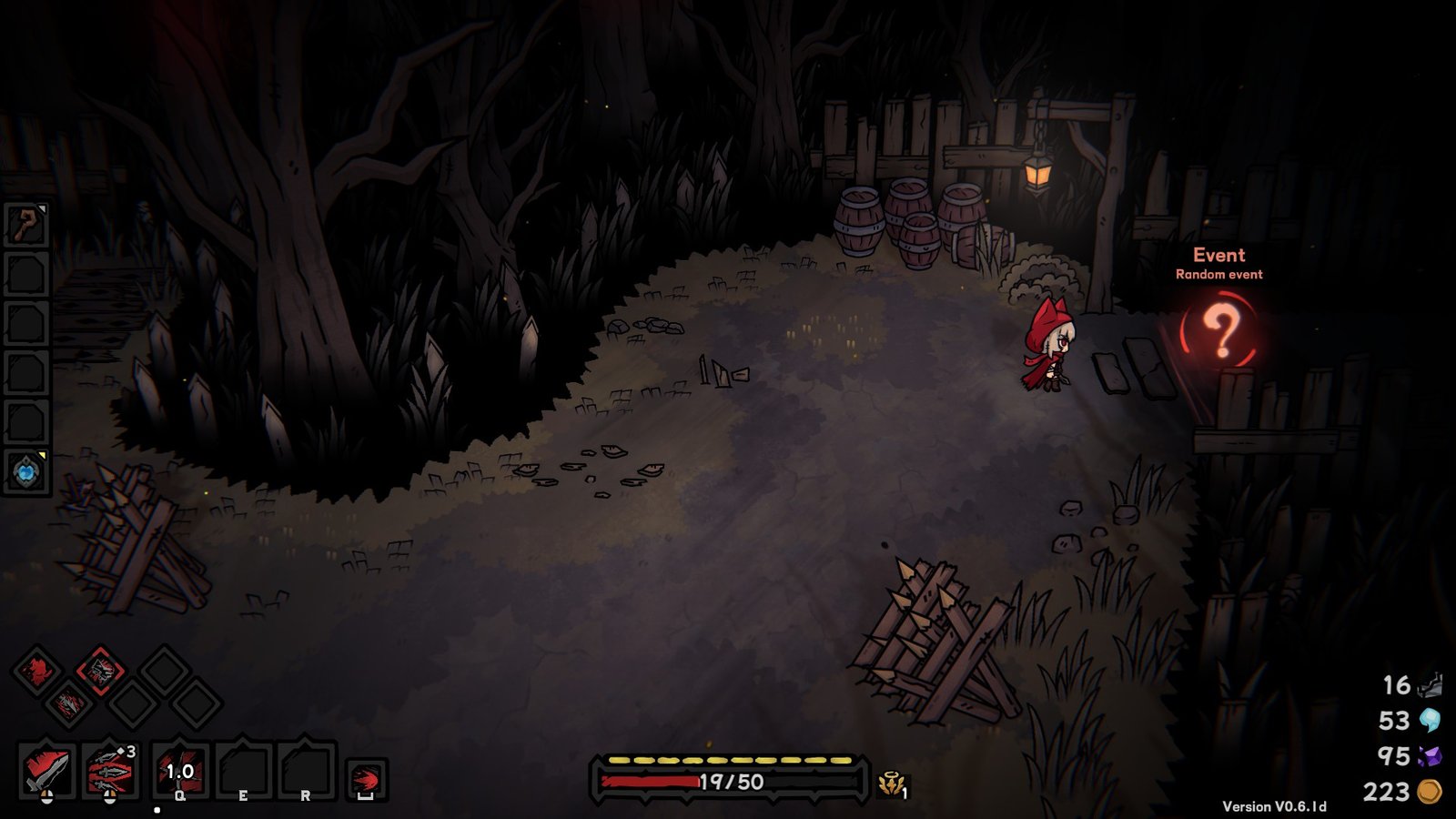Screen dimensions: 1456x819
Task: Select the wooden cane item slot
Action: (25, 225)
